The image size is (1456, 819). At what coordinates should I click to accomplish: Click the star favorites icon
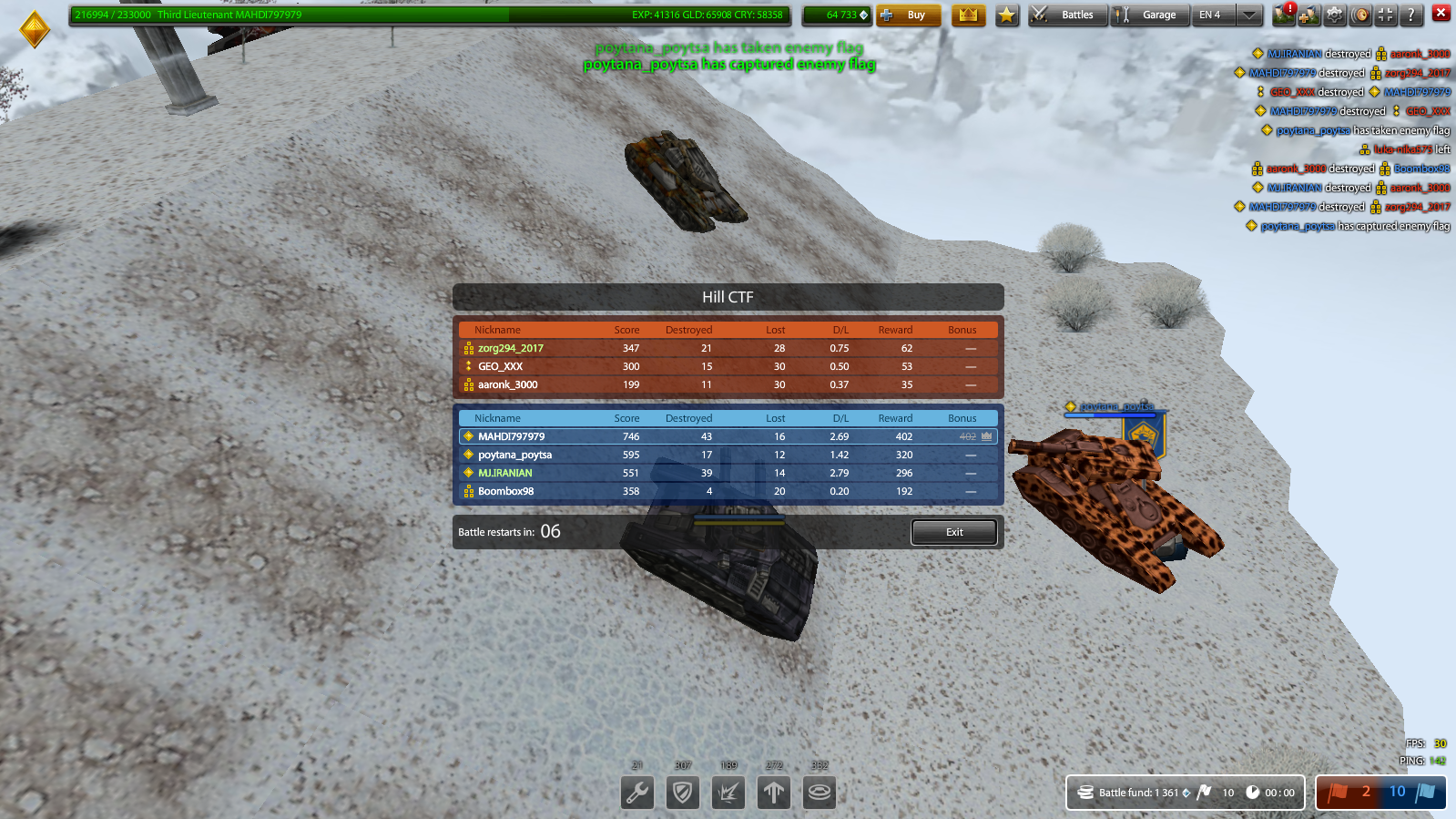1006,15
